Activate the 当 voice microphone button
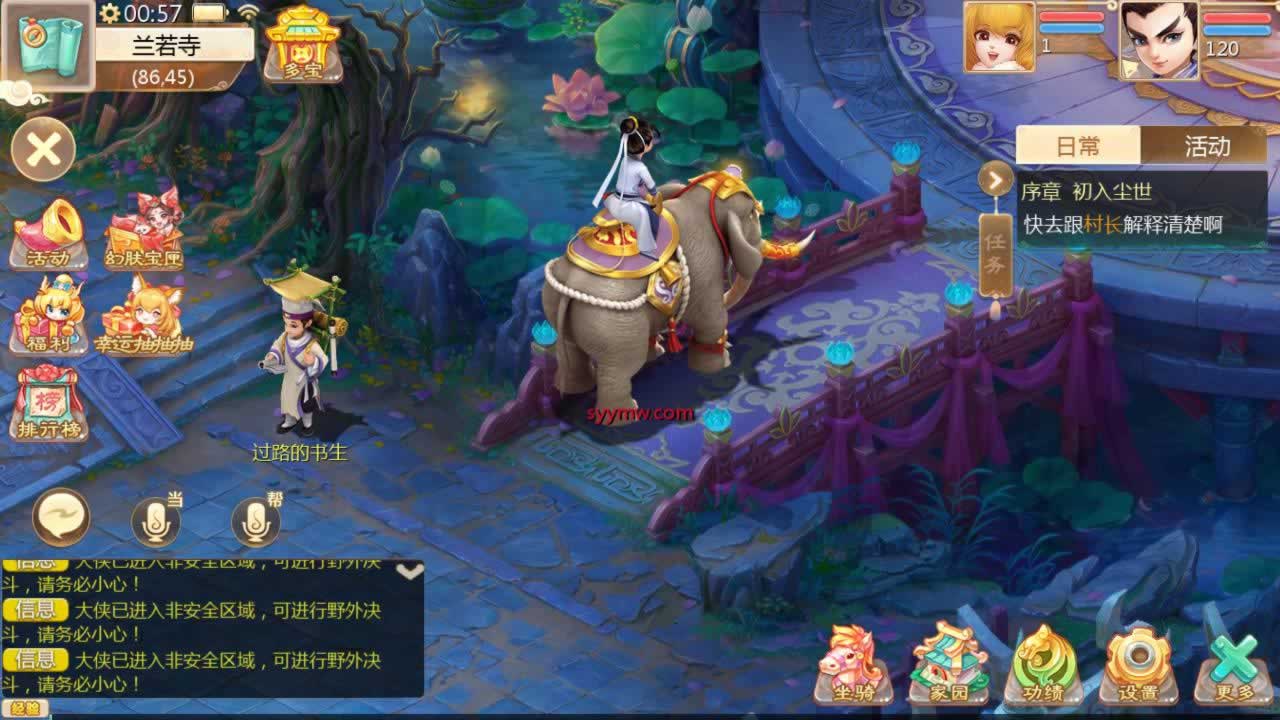Screen dimensions: 1280x720 coord(156,521)
